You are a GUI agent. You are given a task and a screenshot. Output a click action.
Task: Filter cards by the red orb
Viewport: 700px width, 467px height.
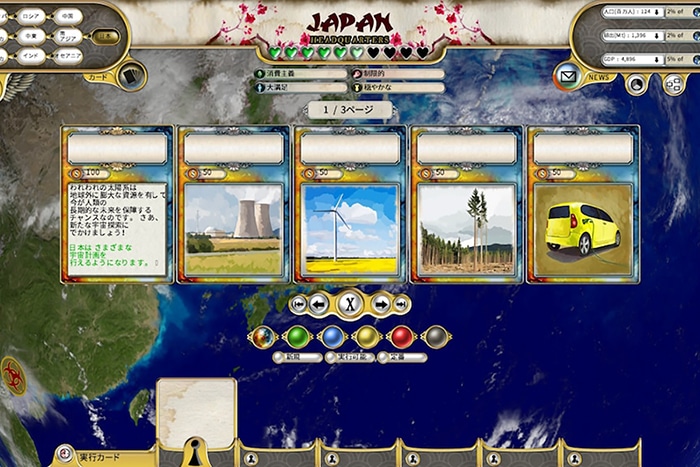point(402,337)
